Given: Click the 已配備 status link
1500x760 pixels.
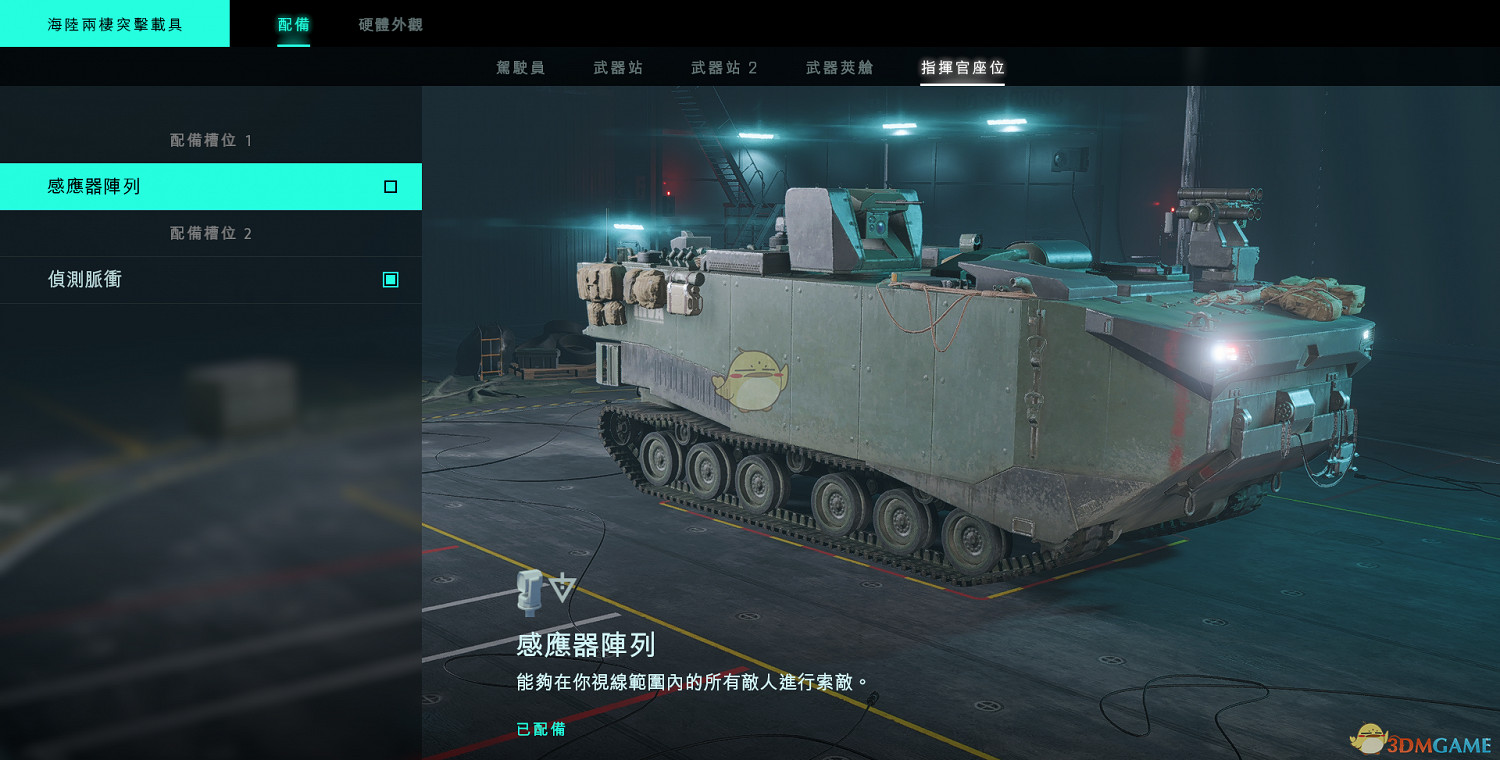Looking at the screenshot, I should [x=540, y=729].
